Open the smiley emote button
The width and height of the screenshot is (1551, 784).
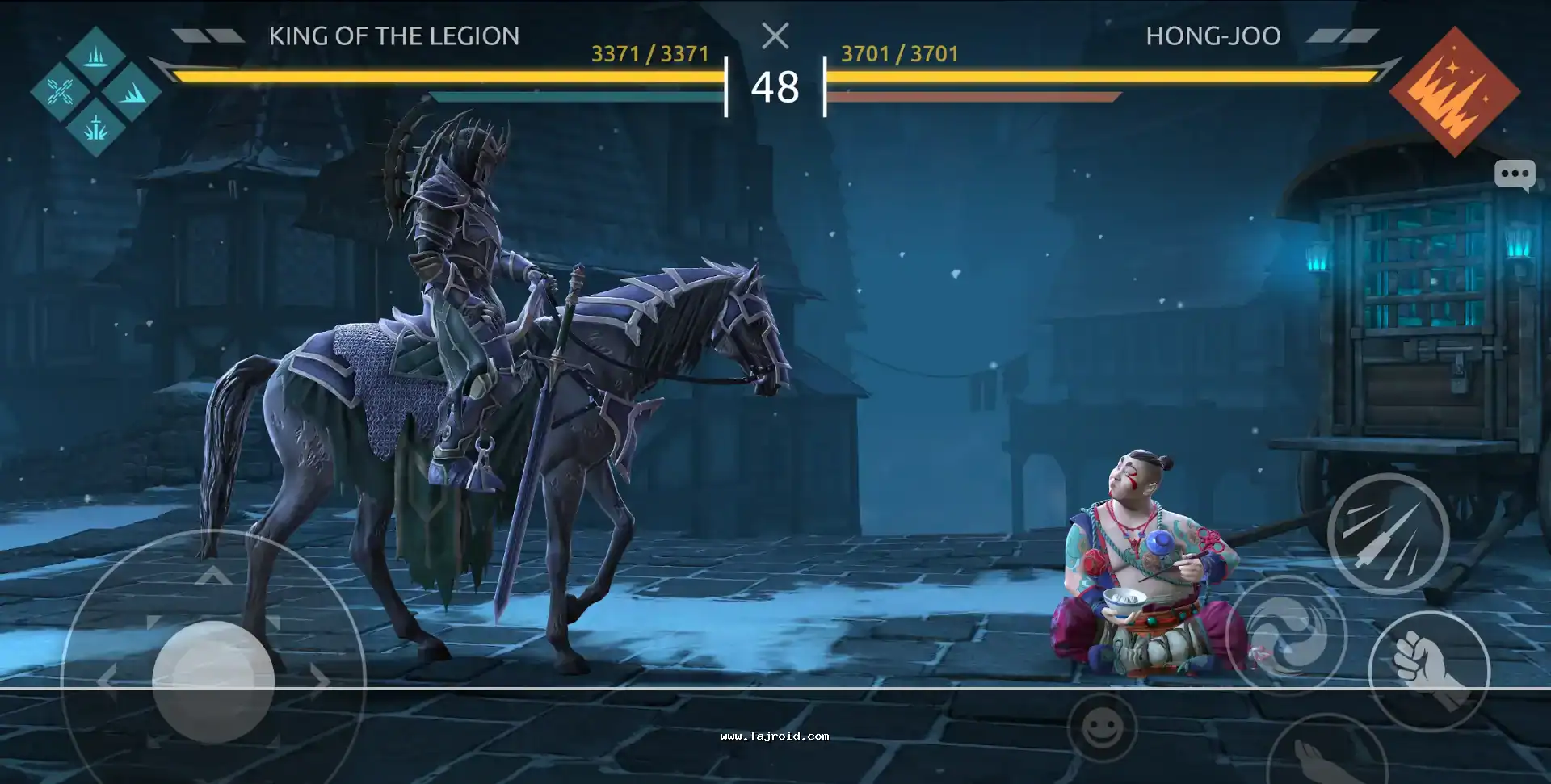(1102, 728)
